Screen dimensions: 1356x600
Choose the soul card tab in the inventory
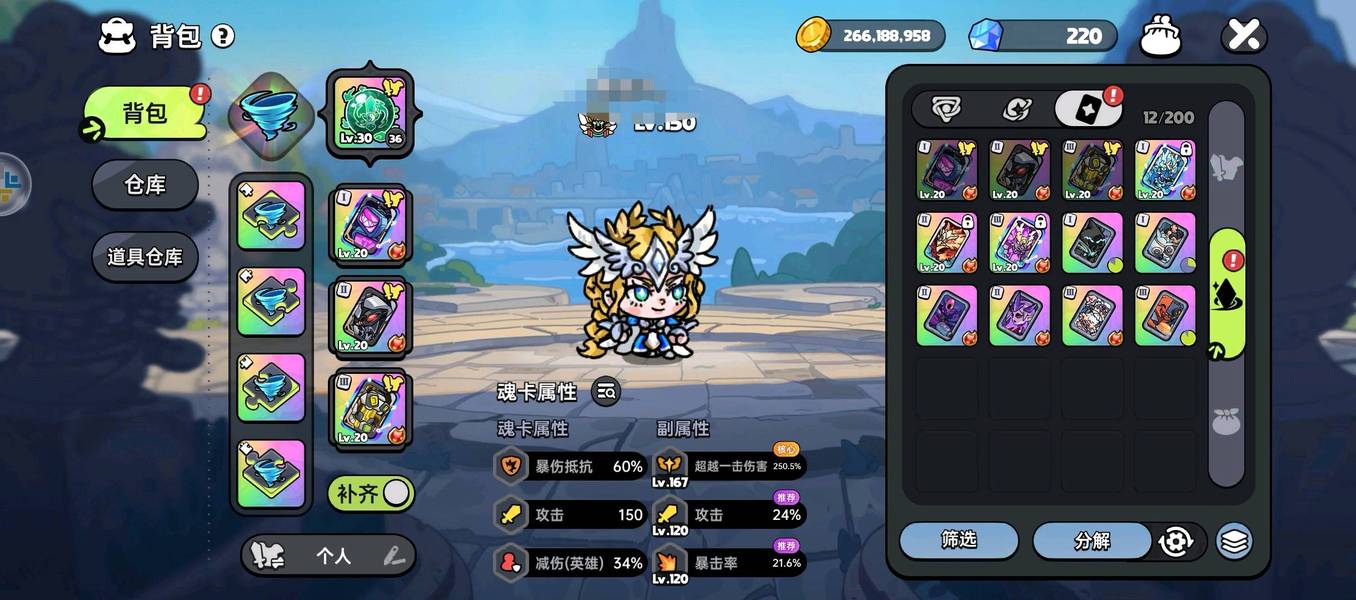pos(1087,109)
